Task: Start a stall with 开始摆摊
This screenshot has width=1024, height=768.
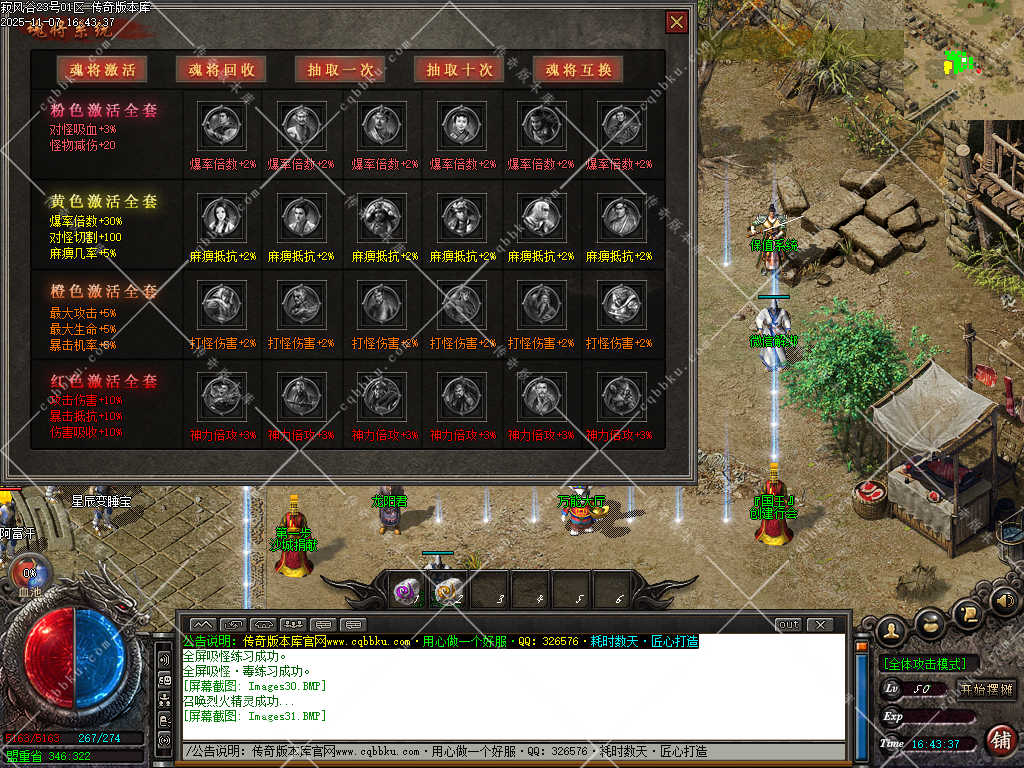Action: (x=986, y=689)
